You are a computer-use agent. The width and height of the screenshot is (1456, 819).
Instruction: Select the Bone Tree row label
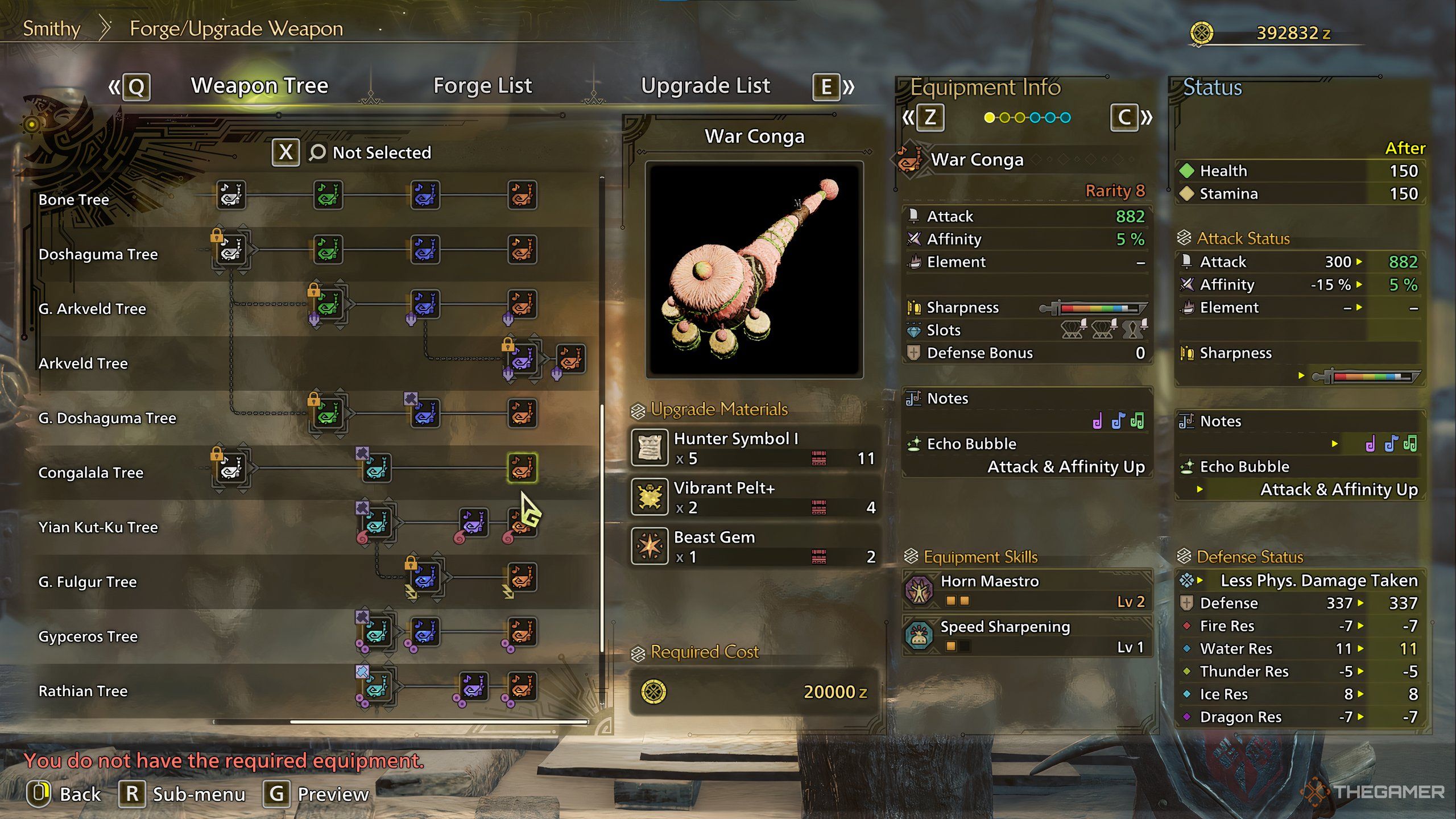pos(74,200)
